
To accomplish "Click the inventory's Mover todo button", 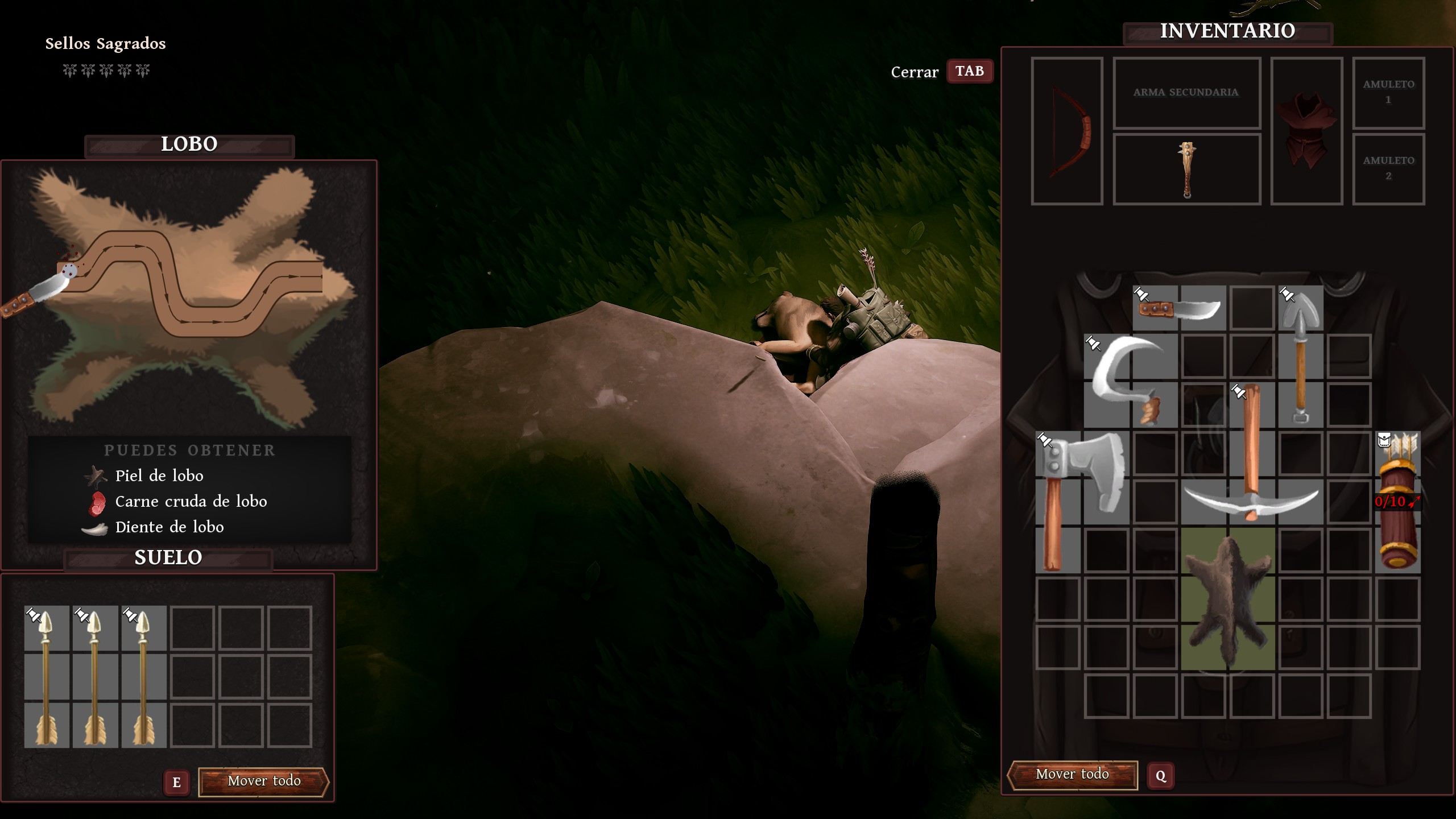I will coord(1072,775).
